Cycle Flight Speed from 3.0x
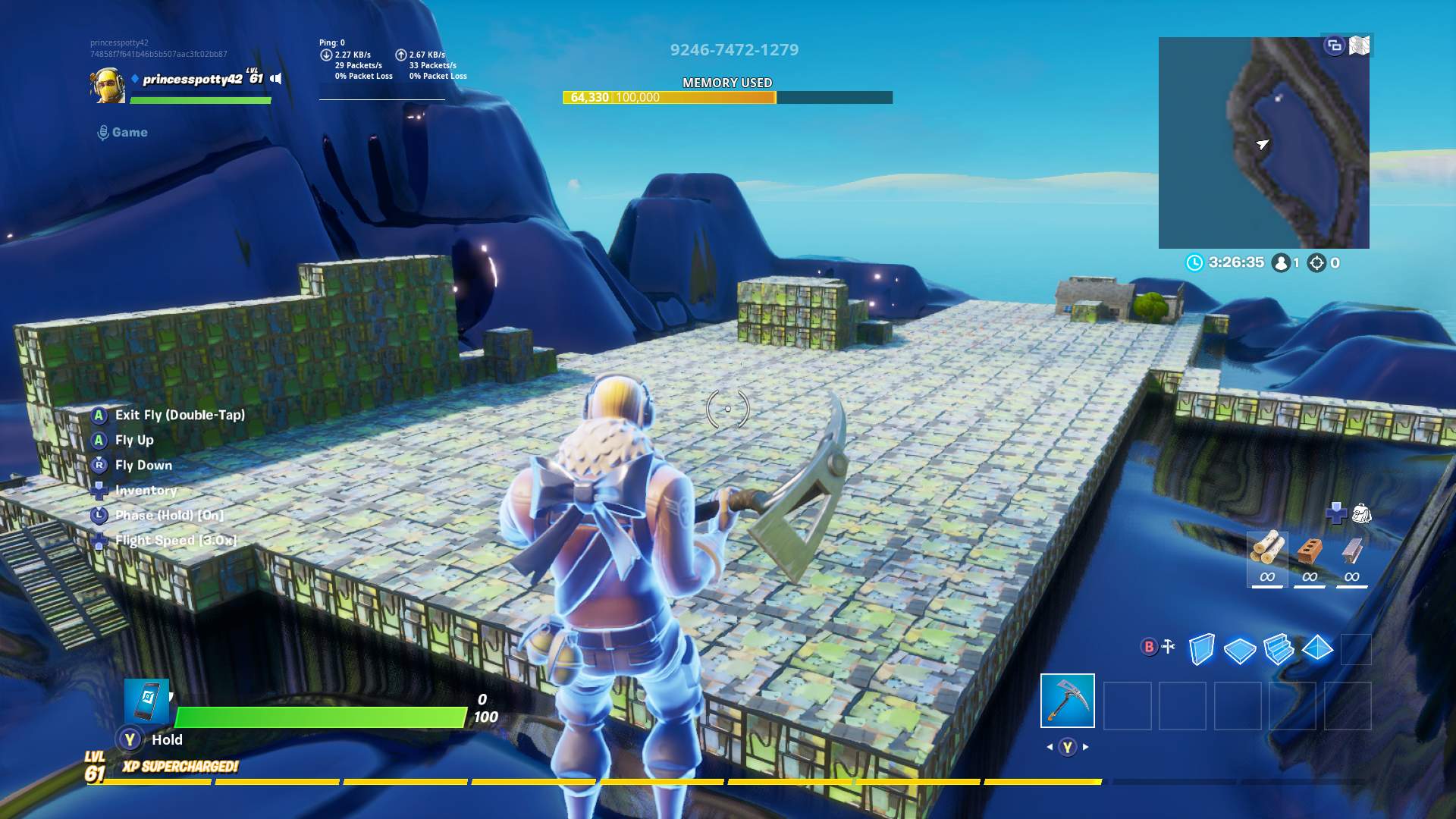Image resolution: width=1456 pixels, height=819 pixels. (176, 540)
